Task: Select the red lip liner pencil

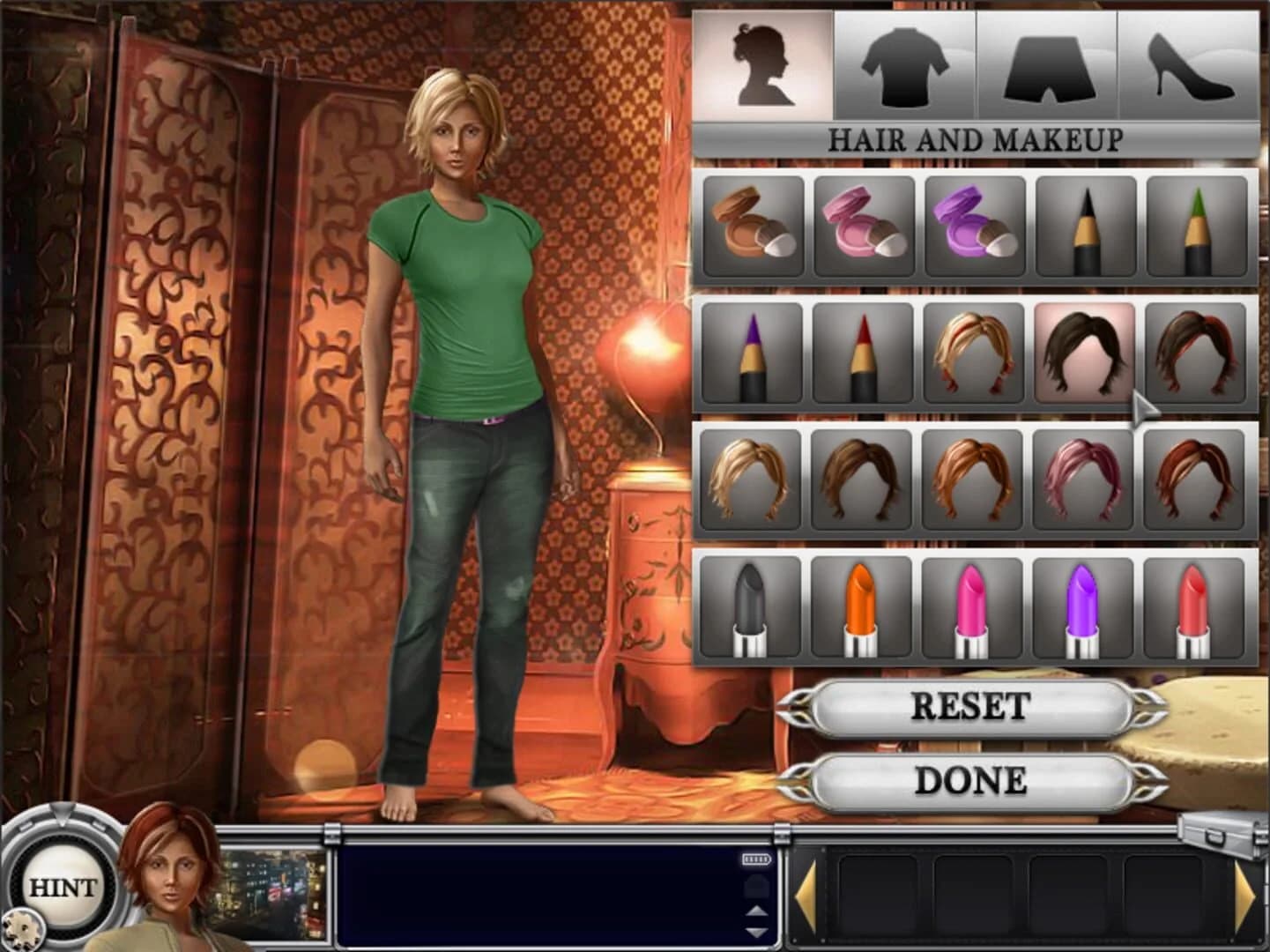Action: (x=865, y=354)
